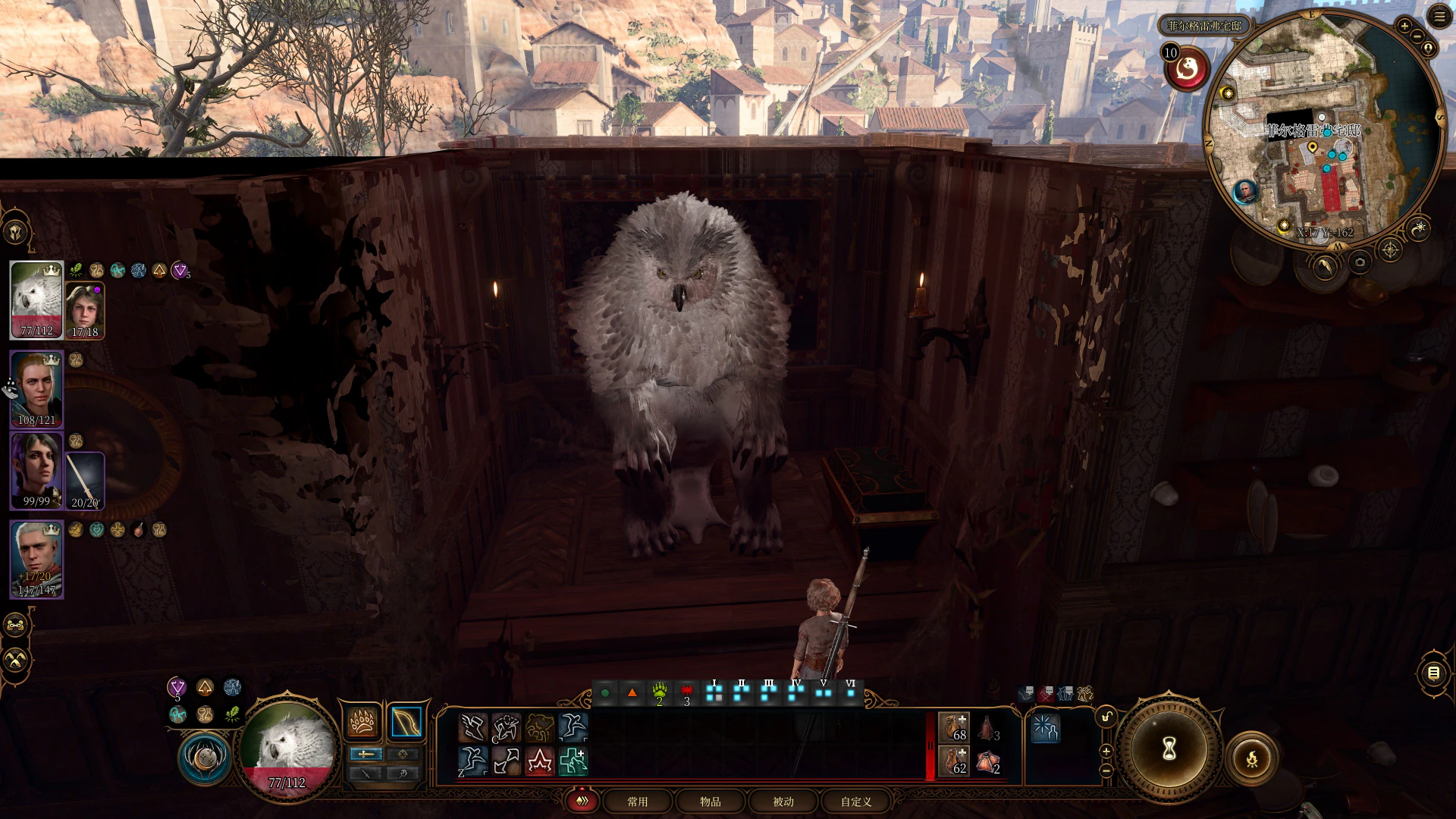This screenshot has height=819, width=1456.
Task: Zoom out on the minimap
Action: 1417,38
